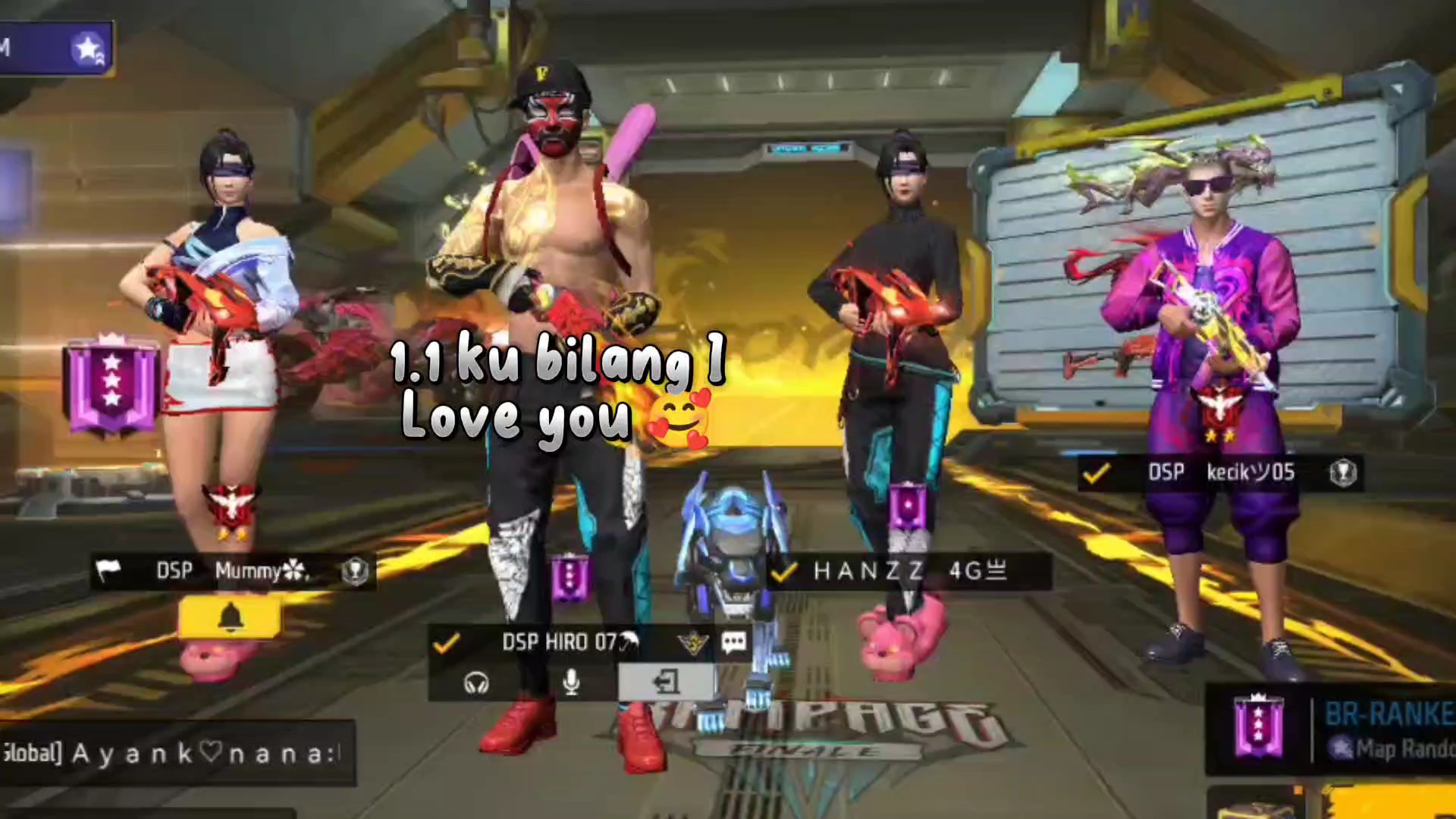View the purple three-star rank badge
This screenshot has height=819, width=1456.
coord(112,385)
